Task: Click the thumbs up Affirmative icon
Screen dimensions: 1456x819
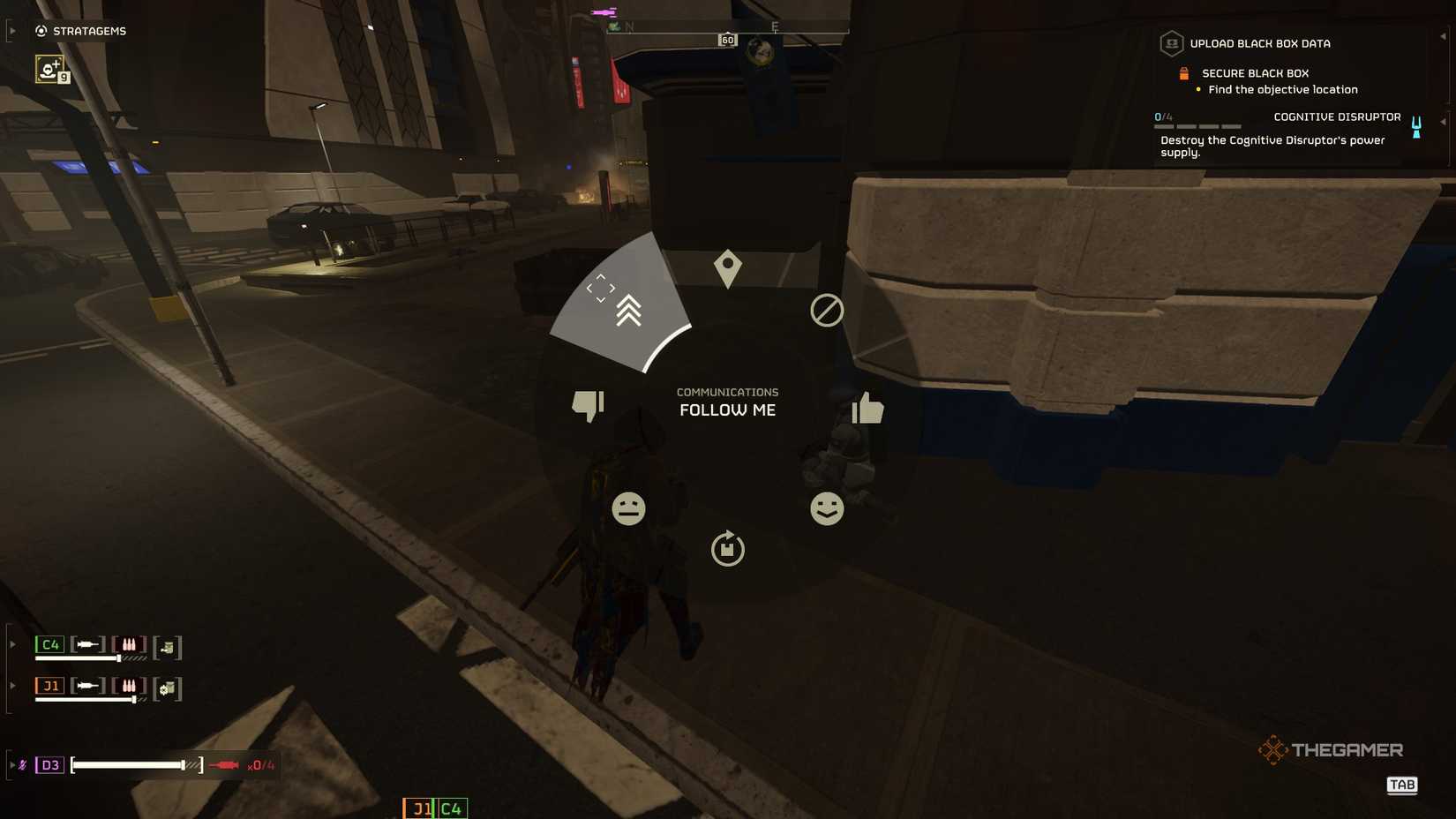Action: click(x=867, y=408)
